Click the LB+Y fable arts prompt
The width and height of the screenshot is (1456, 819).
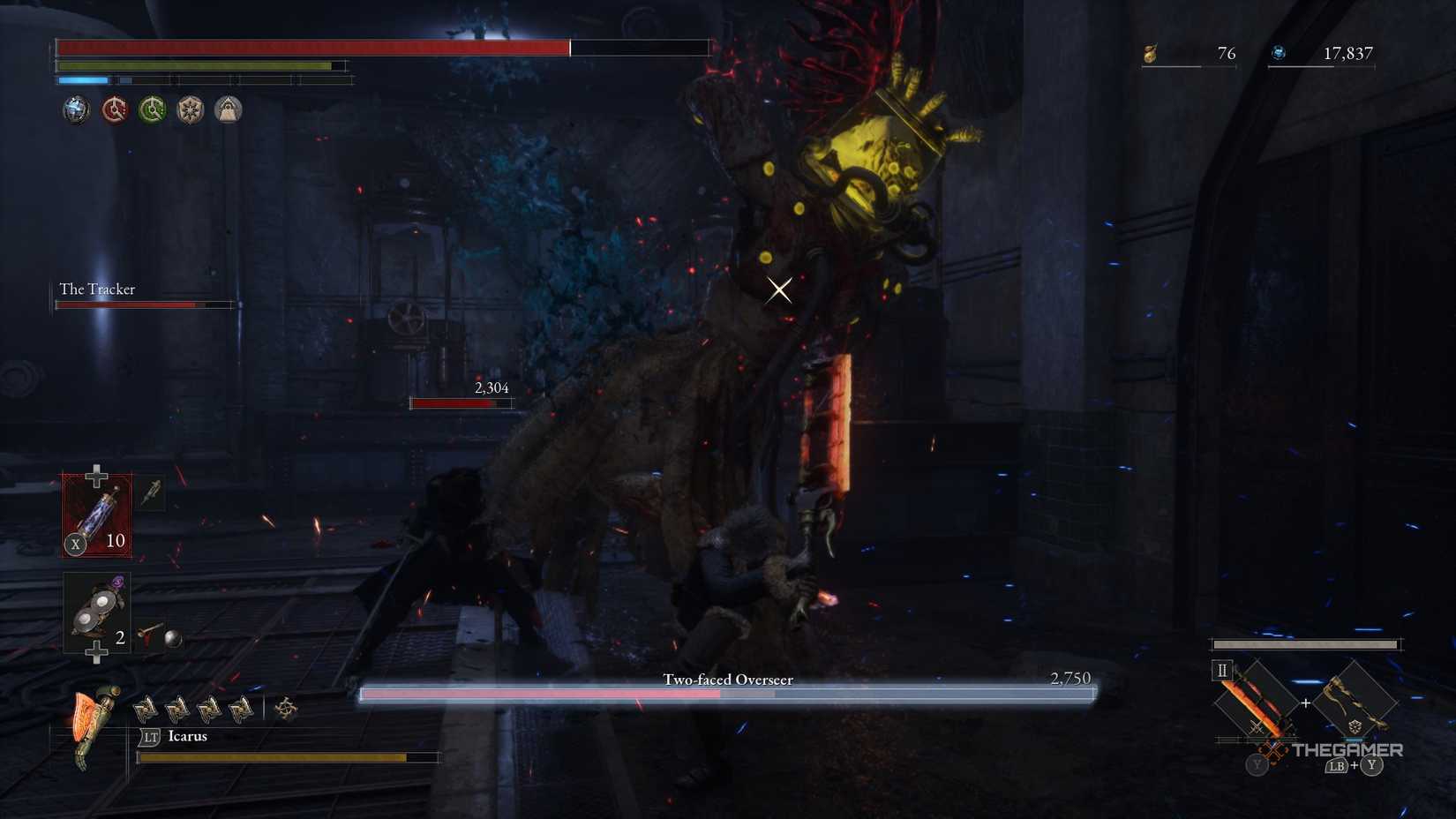pos(1353,766)
